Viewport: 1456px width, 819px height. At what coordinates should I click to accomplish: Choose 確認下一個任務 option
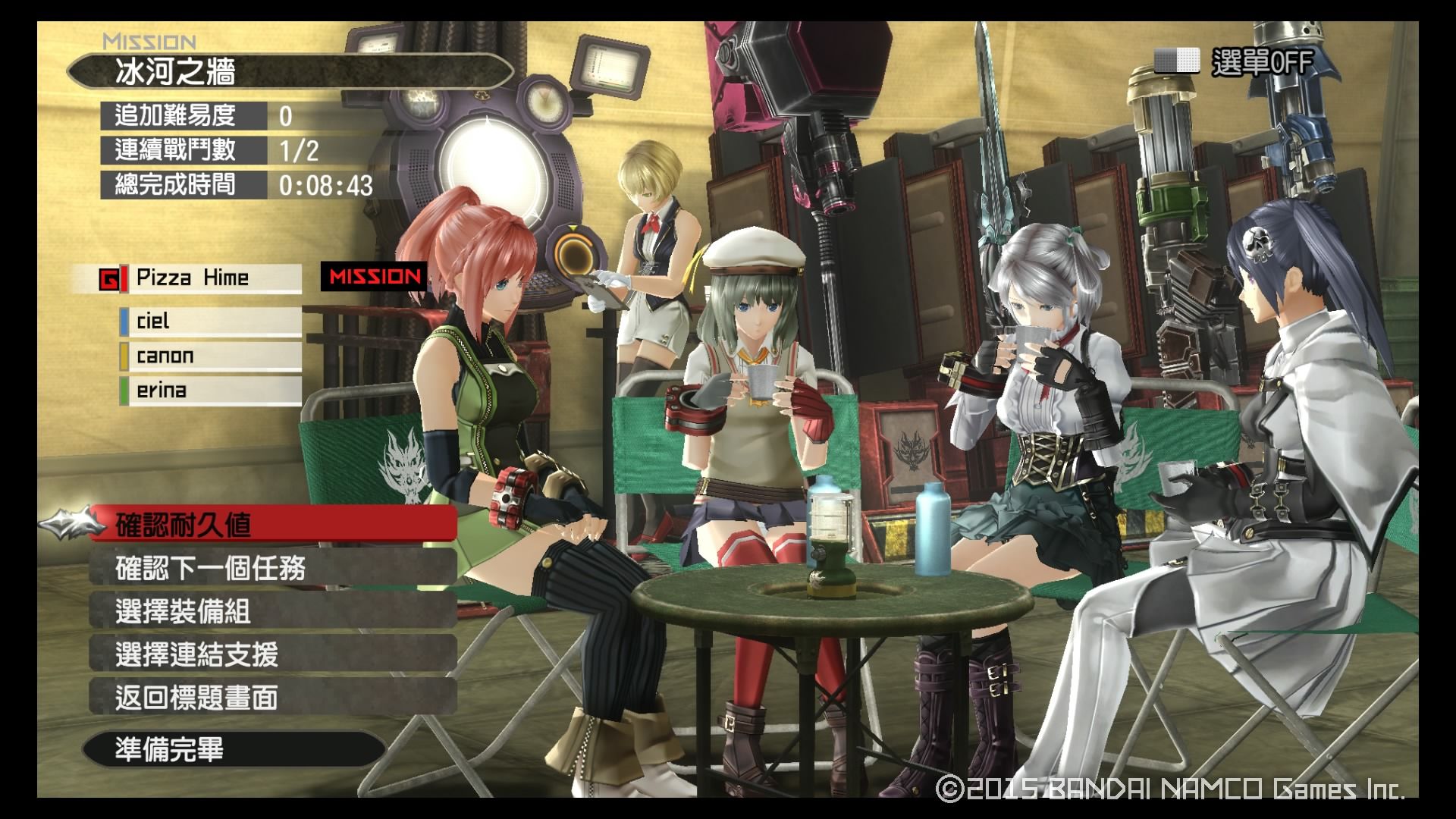pos(273,568)
